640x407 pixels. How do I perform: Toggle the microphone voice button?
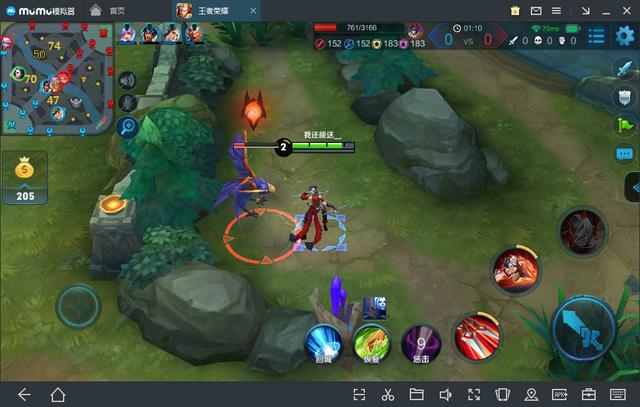point(128,102)
